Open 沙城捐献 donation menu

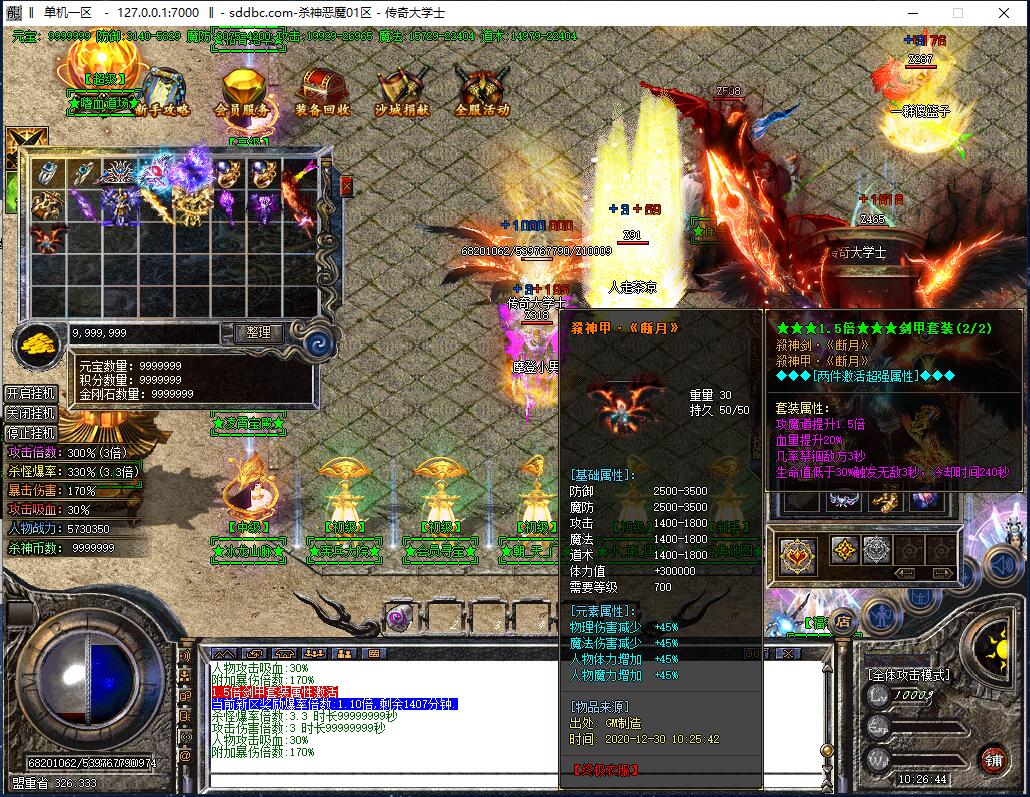(403, 91)
